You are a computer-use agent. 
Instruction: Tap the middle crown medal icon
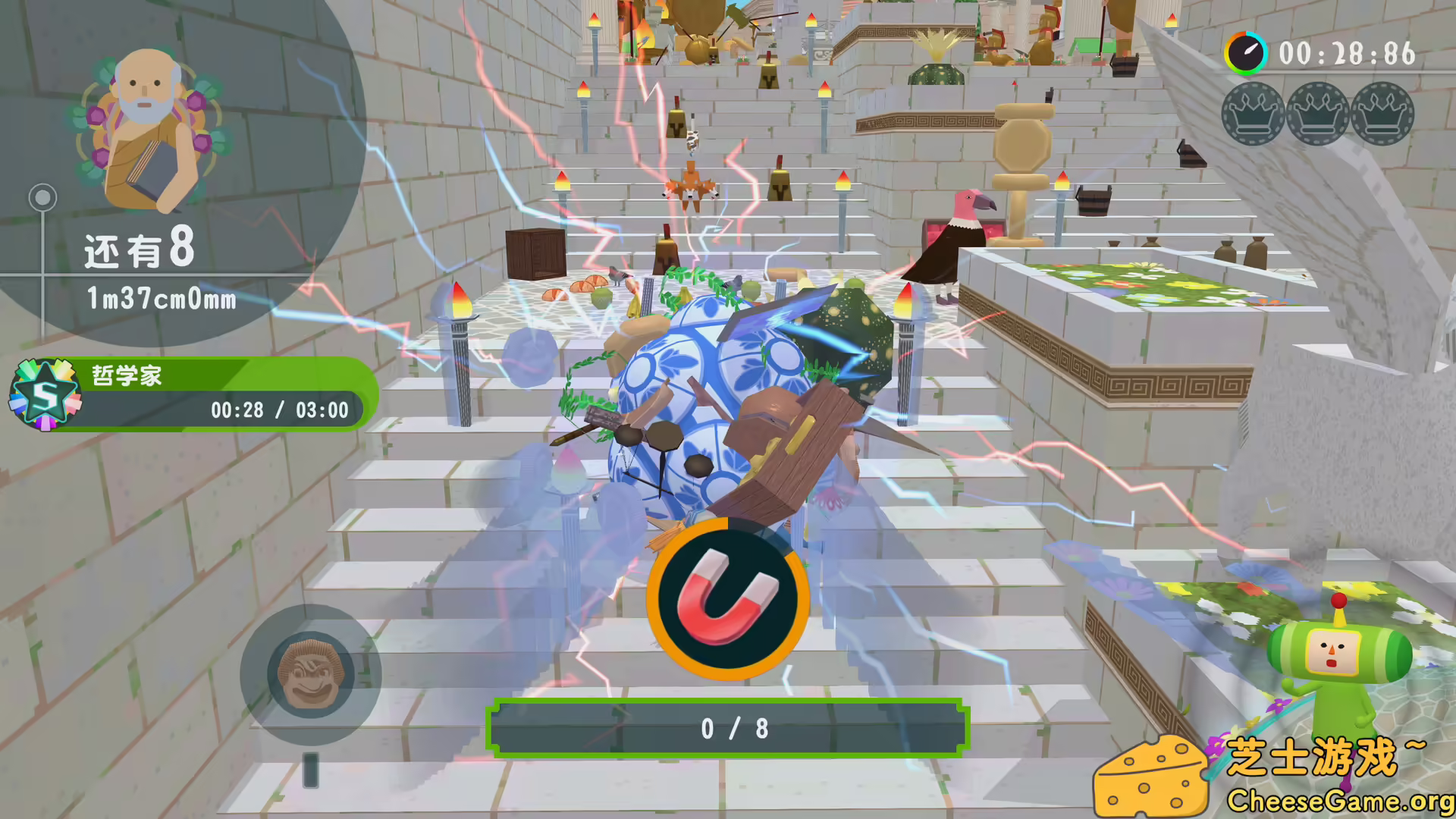point(1317,115)
